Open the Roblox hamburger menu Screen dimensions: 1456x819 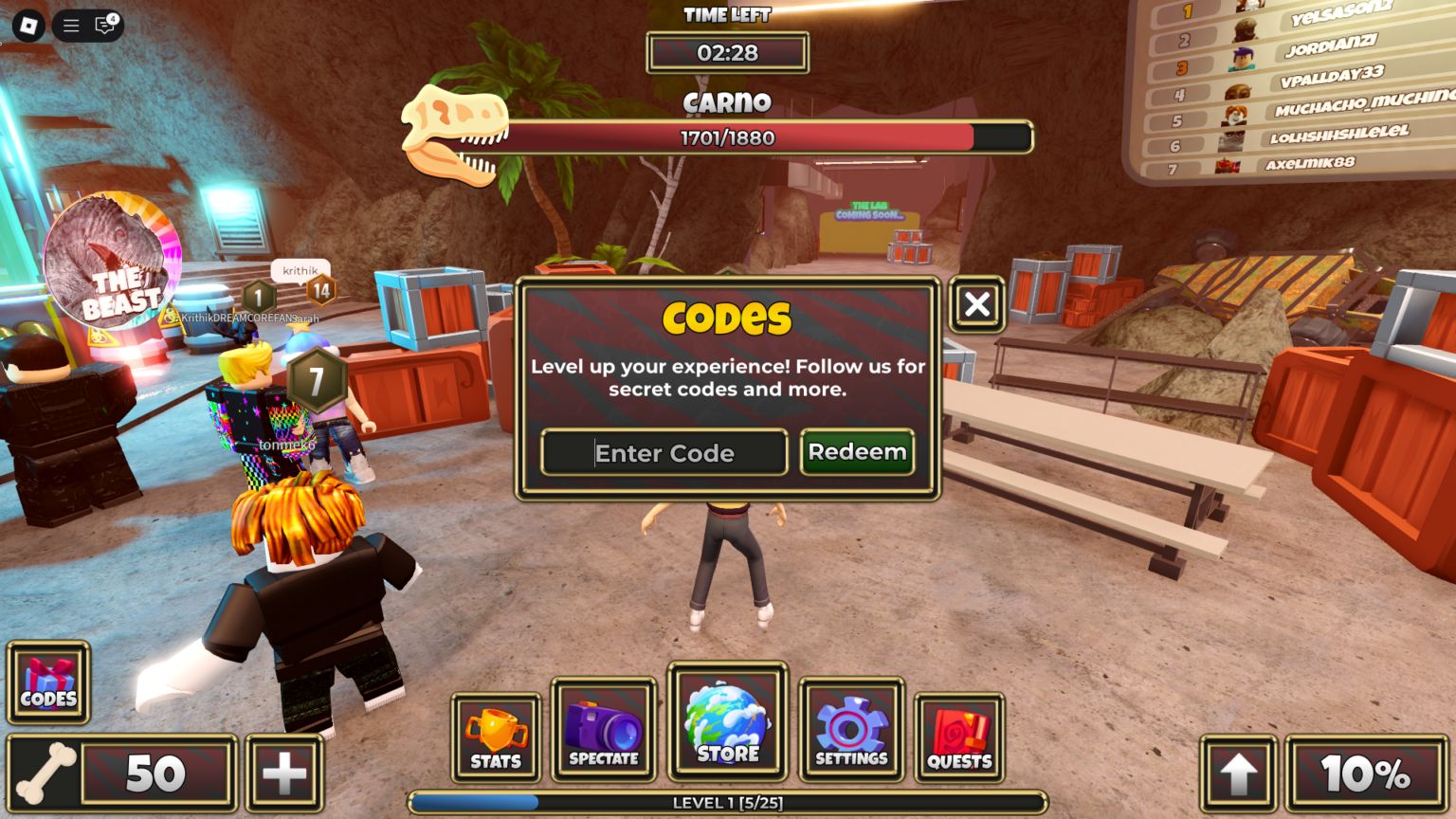tap(69, 26)
